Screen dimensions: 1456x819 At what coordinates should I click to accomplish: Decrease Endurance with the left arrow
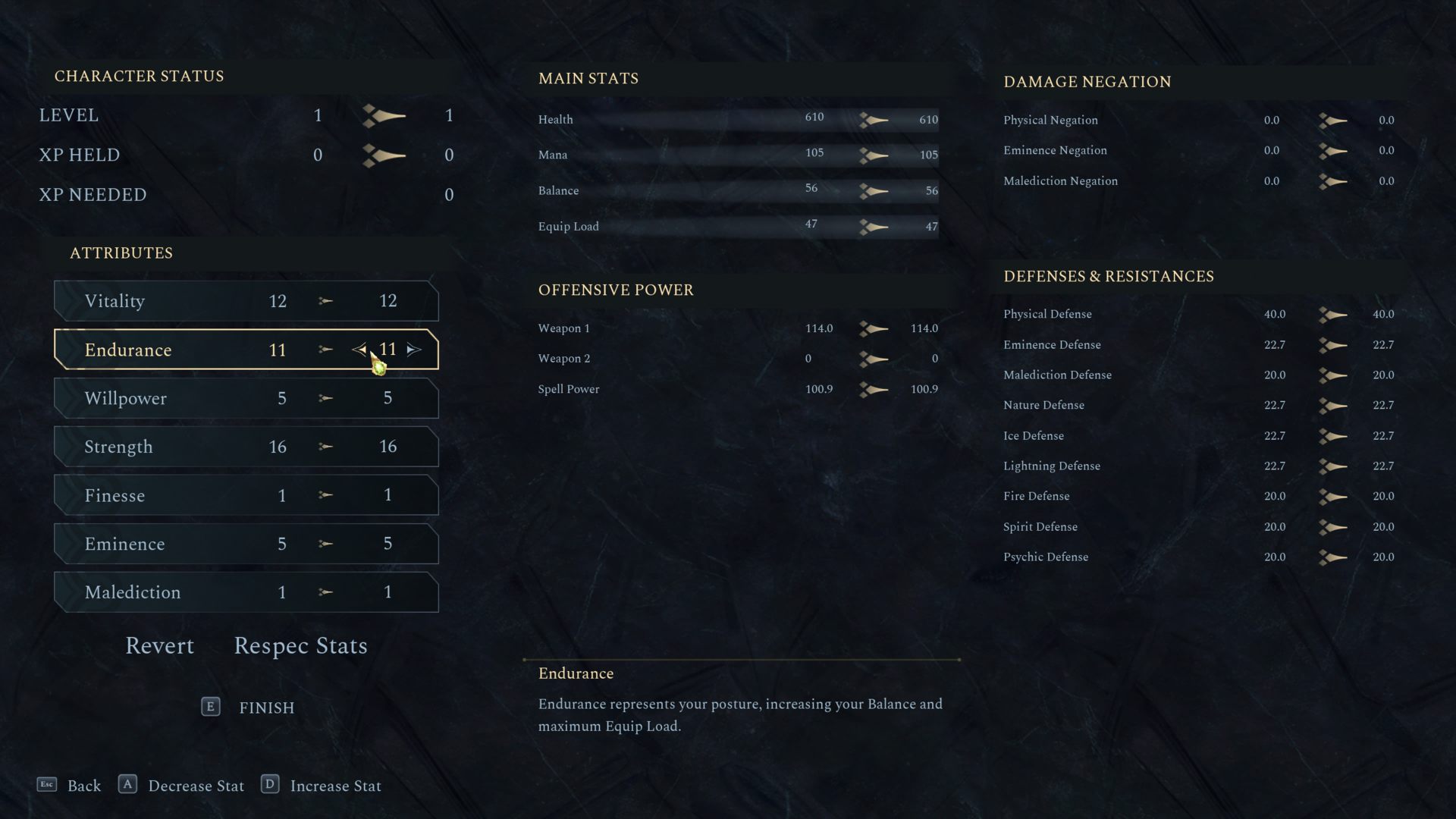pyautogui.click(x=359, y=350)
